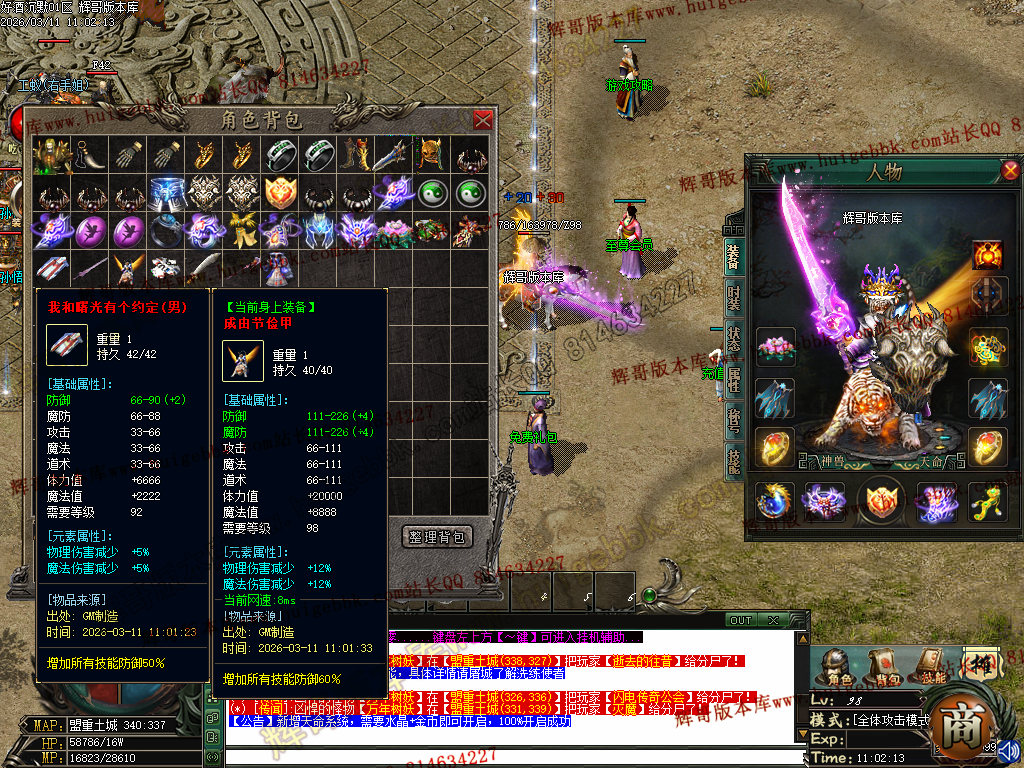Close the 角色背包 inventory window

(x=483, y=121)
